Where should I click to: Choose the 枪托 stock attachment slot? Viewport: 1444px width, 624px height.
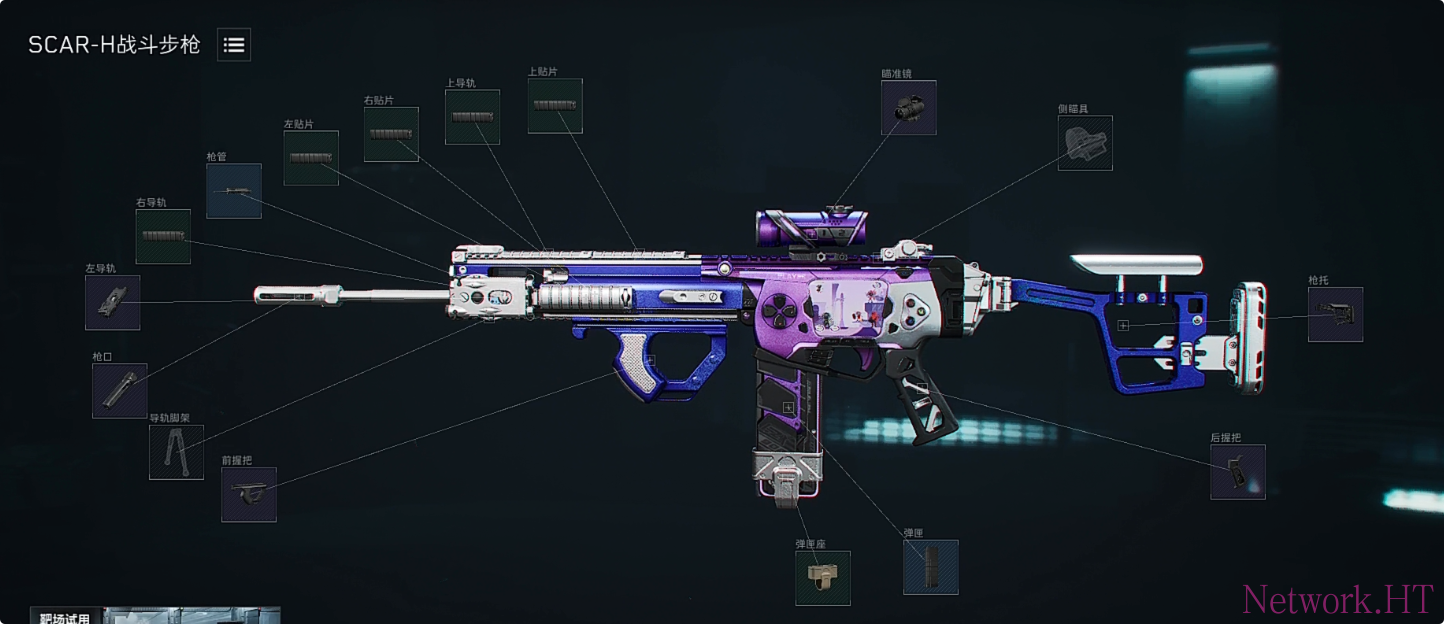pyautogui.click(x=1335, y=314)
